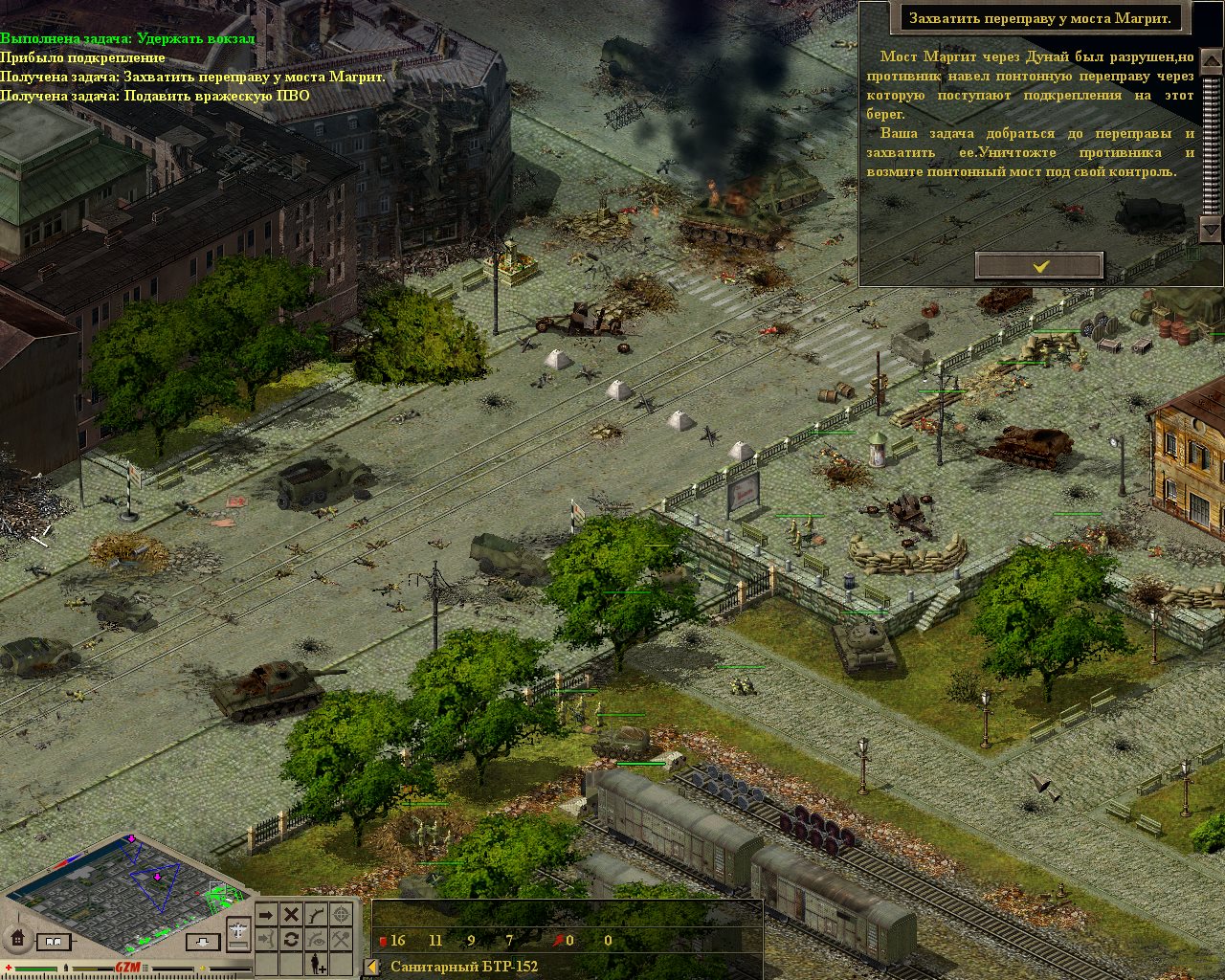
Task: Activate the crosshair attack command
Action: [341, 916]
